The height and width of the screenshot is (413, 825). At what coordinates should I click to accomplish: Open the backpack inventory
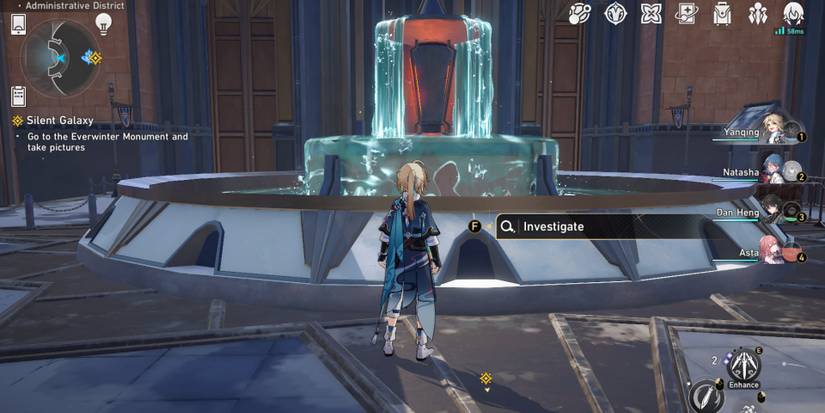(x=723, y=15)
